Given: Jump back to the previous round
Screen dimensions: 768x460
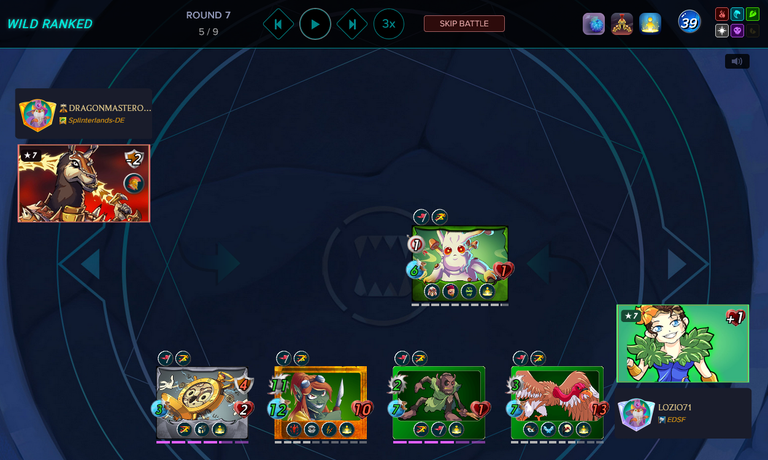Looking at the screenshot, I should coord(278,24).
